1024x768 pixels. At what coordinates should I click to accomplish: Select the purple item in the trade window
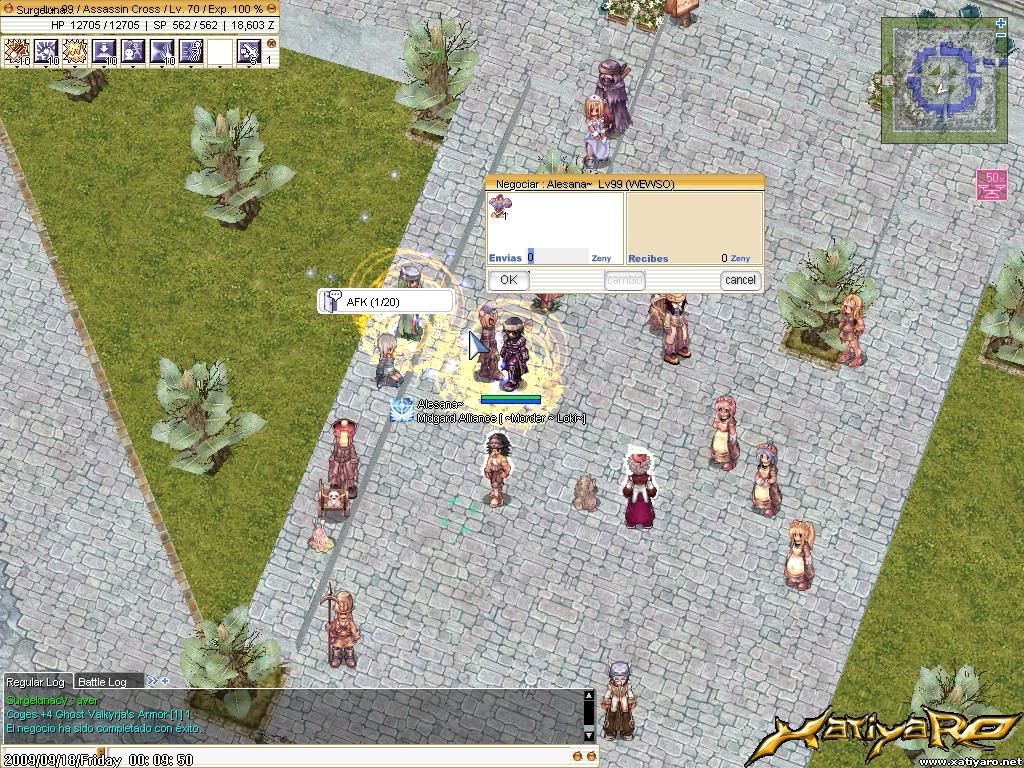tap(498, 207)
